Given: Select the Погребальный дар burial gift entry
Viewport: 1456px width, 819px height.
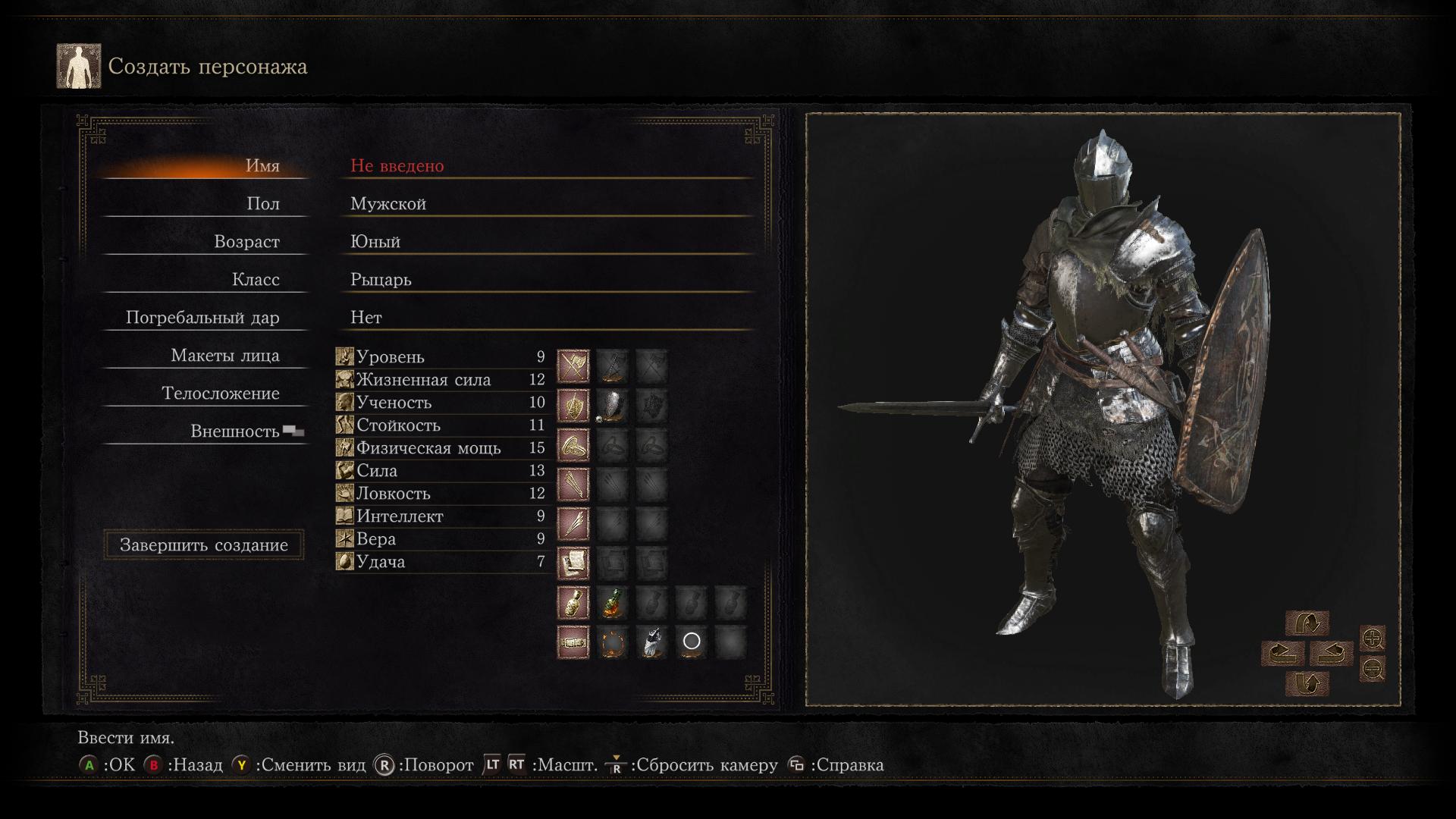Looking at the screenshot, I should click(x=202, y=318).
